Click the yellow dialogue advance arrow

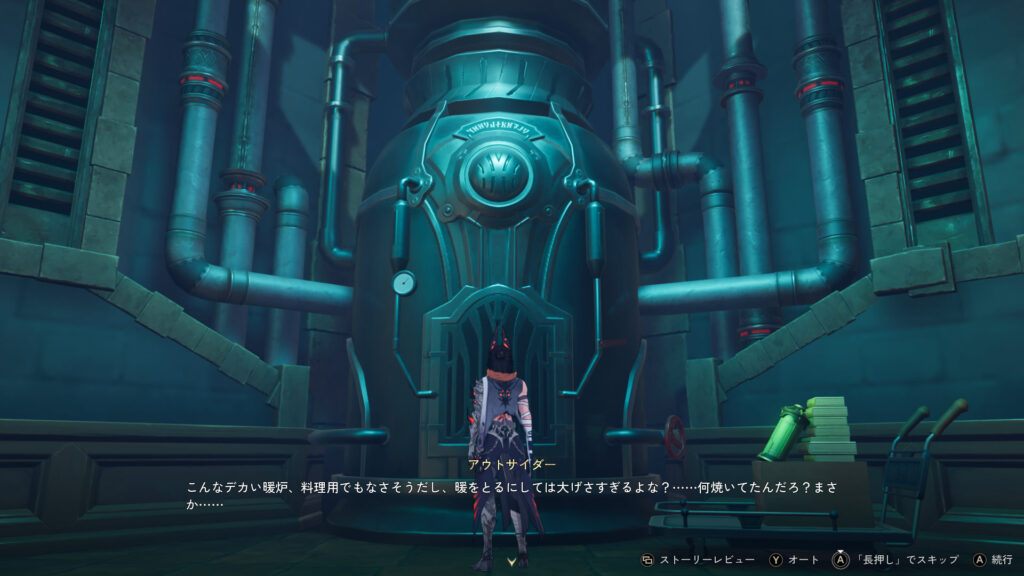click(512, 562)
